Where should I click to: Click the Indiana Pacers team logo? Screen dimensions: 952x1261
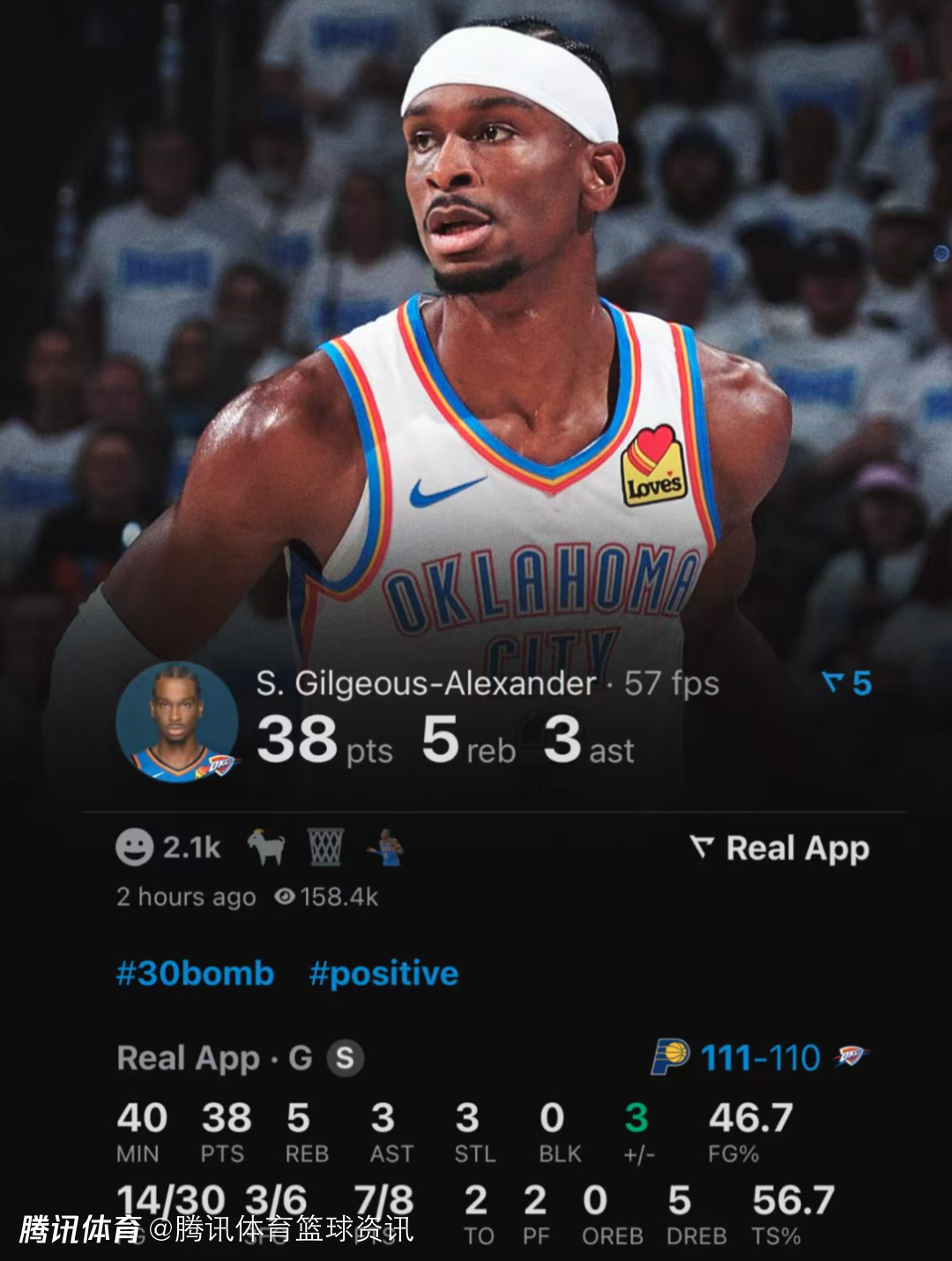670,1056
